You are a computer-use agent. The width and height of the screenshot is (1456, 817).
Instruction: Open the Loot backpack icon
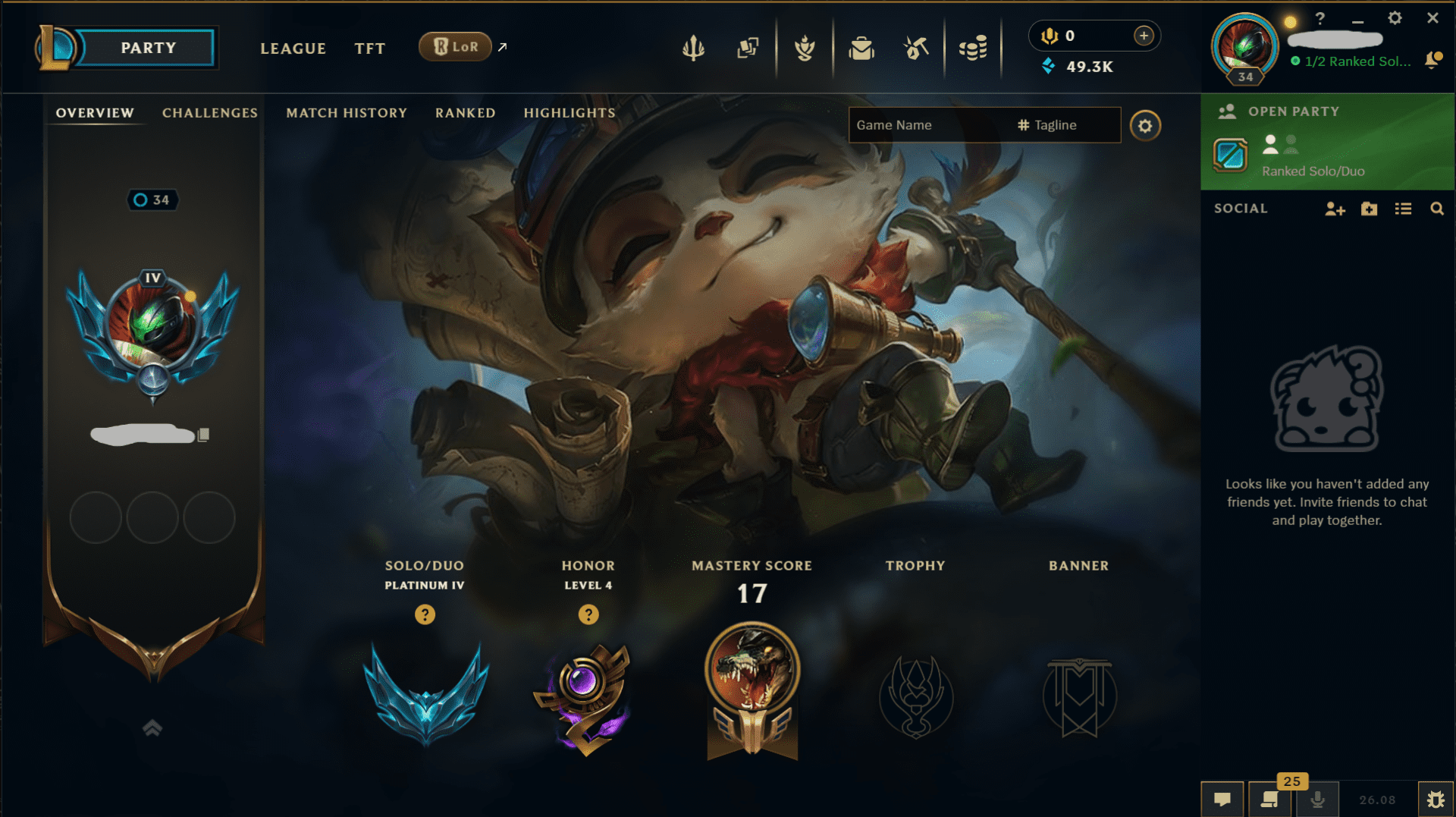pyautogui.click(x=861, y=47)
